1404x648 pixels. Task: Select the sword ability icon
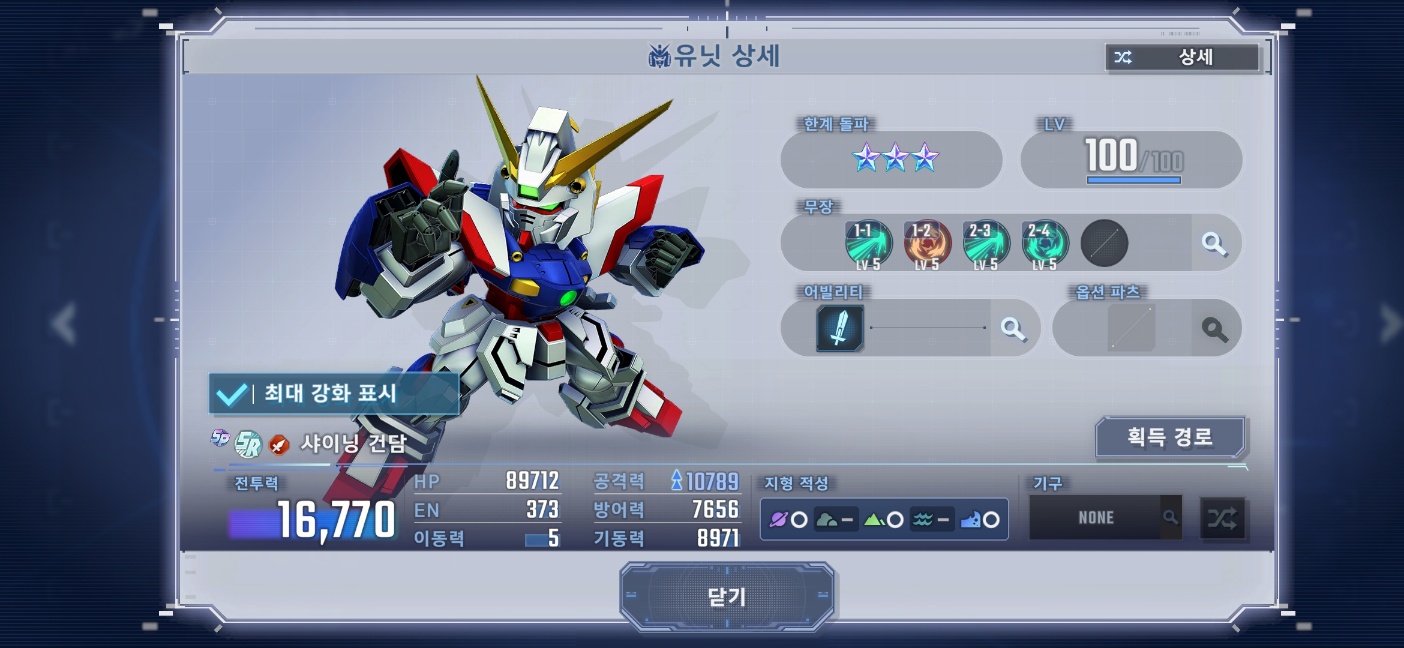[840, 328]
